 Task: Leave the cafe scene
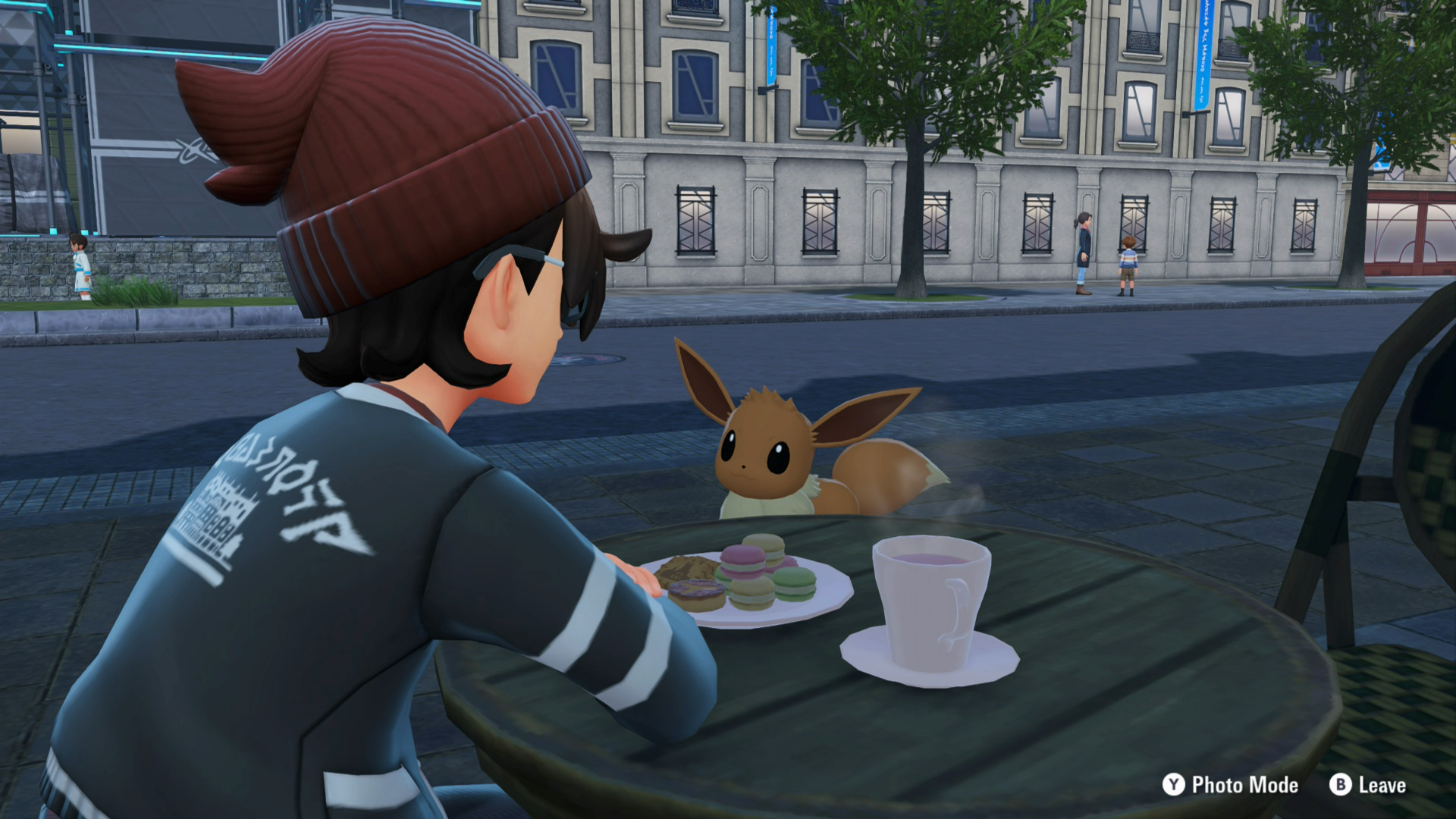[1367, 785]
